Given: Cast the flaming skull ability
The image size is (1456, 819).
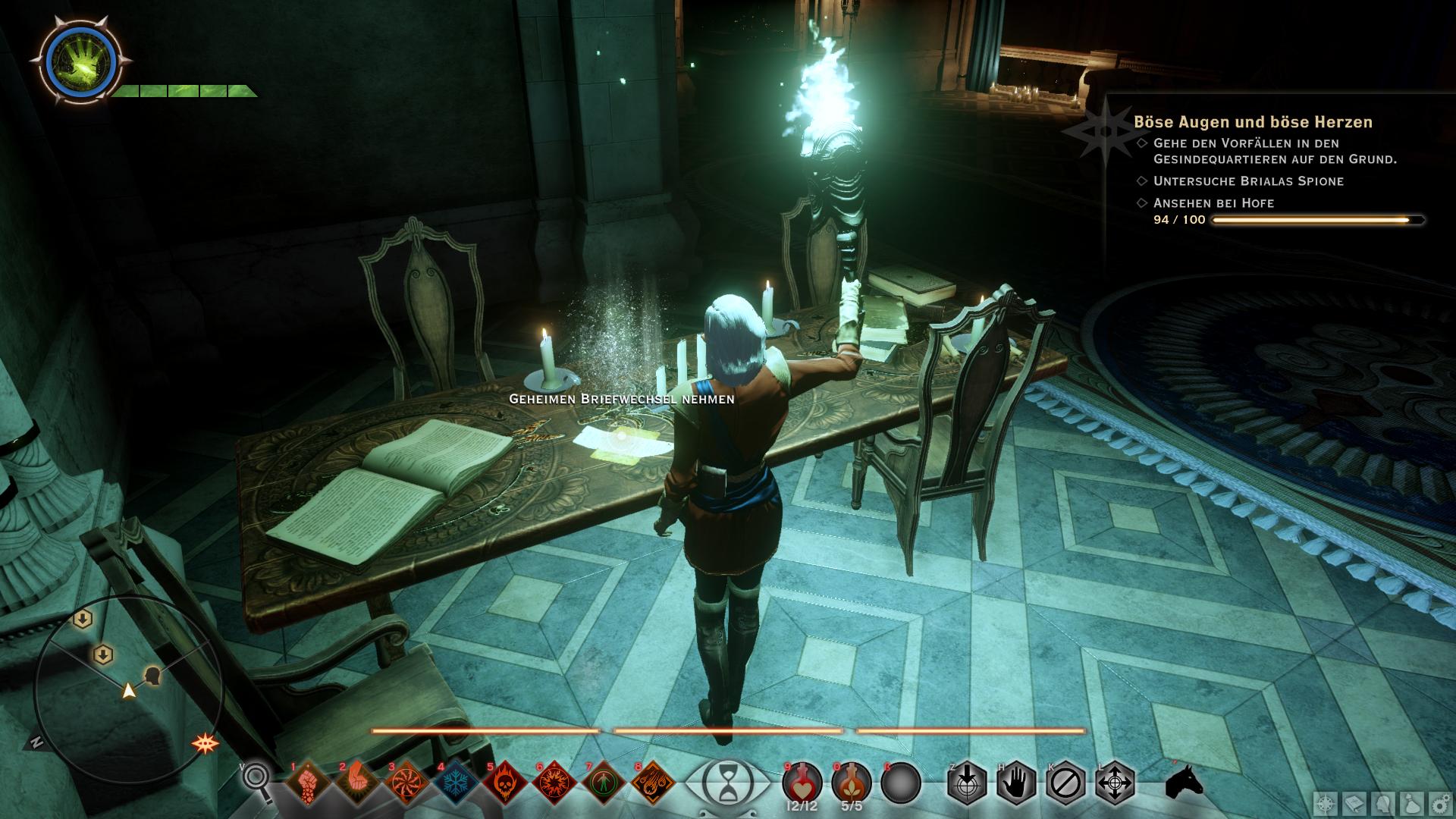Looking at the screenshot, I should [x=505, y=782].
